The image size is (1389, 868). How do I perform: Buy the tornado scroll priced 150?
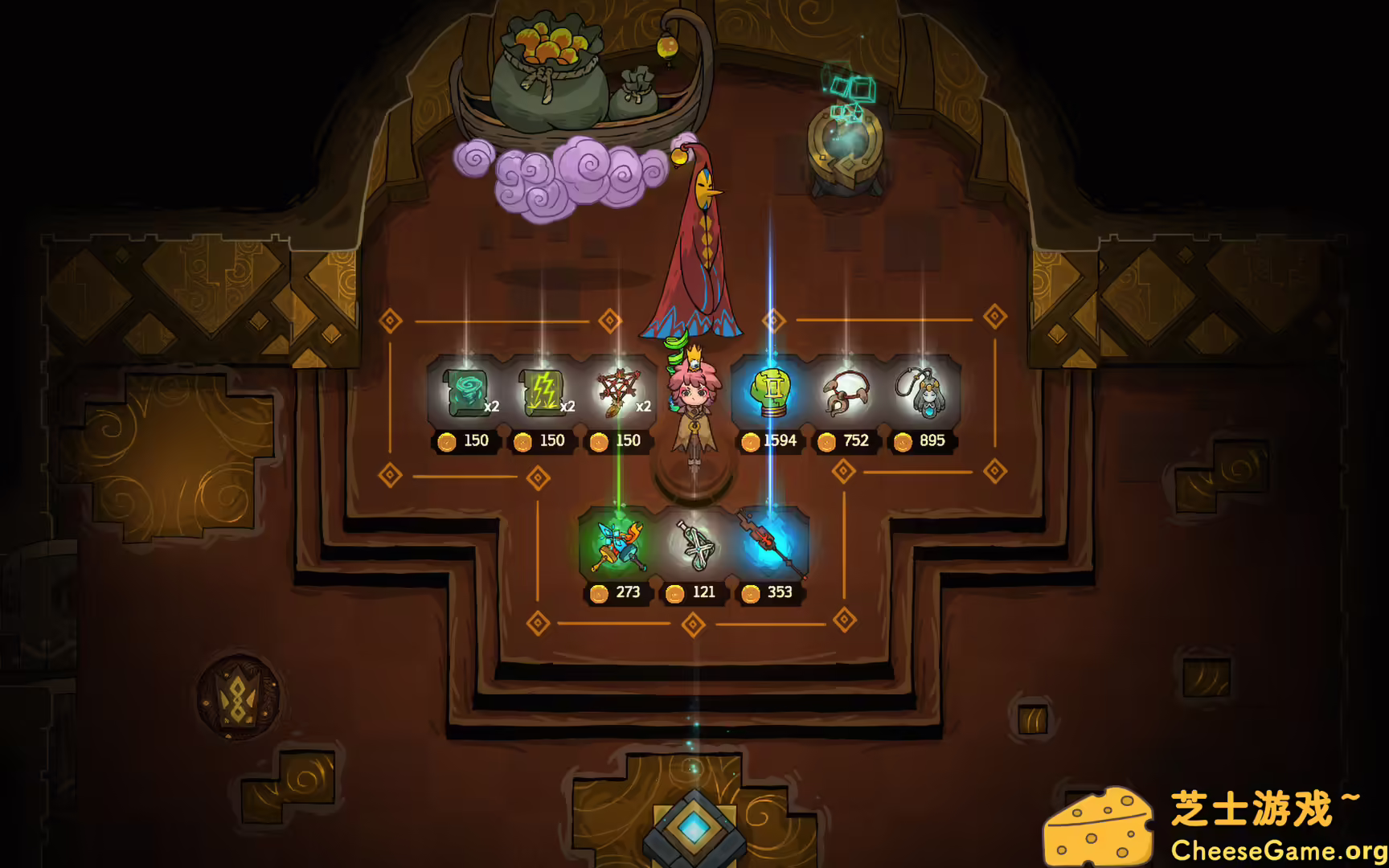pyautogui.click(x=465, y=391)
